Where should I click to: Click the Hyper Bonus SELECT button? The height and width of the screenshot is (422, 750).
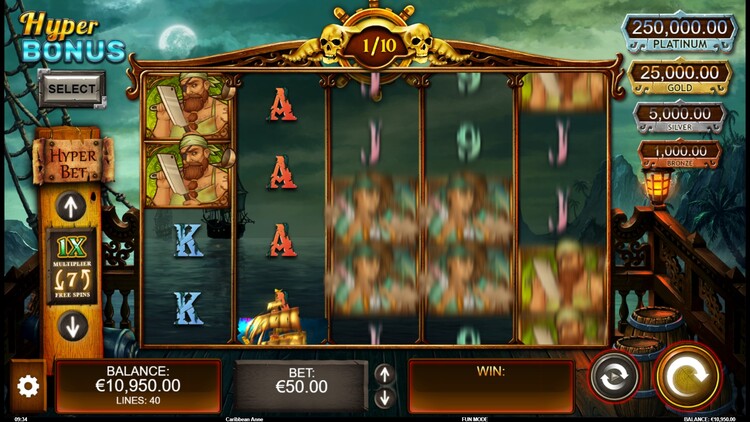[x=72, y=88]
